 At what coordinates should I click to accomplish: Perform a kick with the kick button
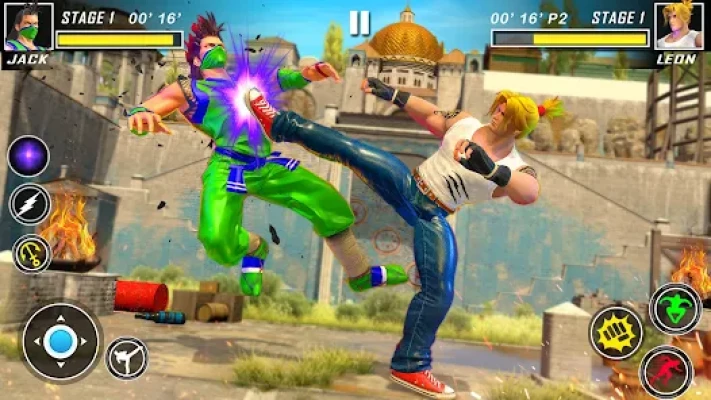(127, 358)
